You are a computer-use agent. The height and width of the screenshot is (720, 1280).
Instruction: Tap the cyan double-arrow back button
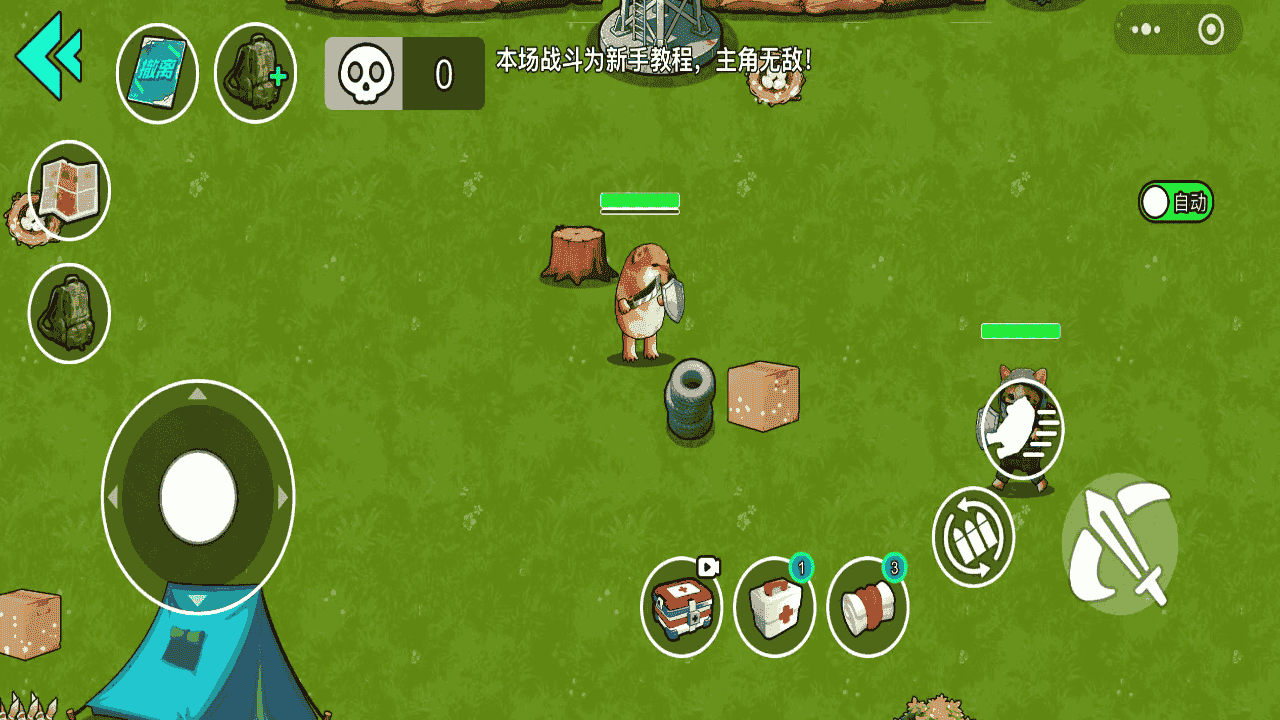[x=49, y=56]
